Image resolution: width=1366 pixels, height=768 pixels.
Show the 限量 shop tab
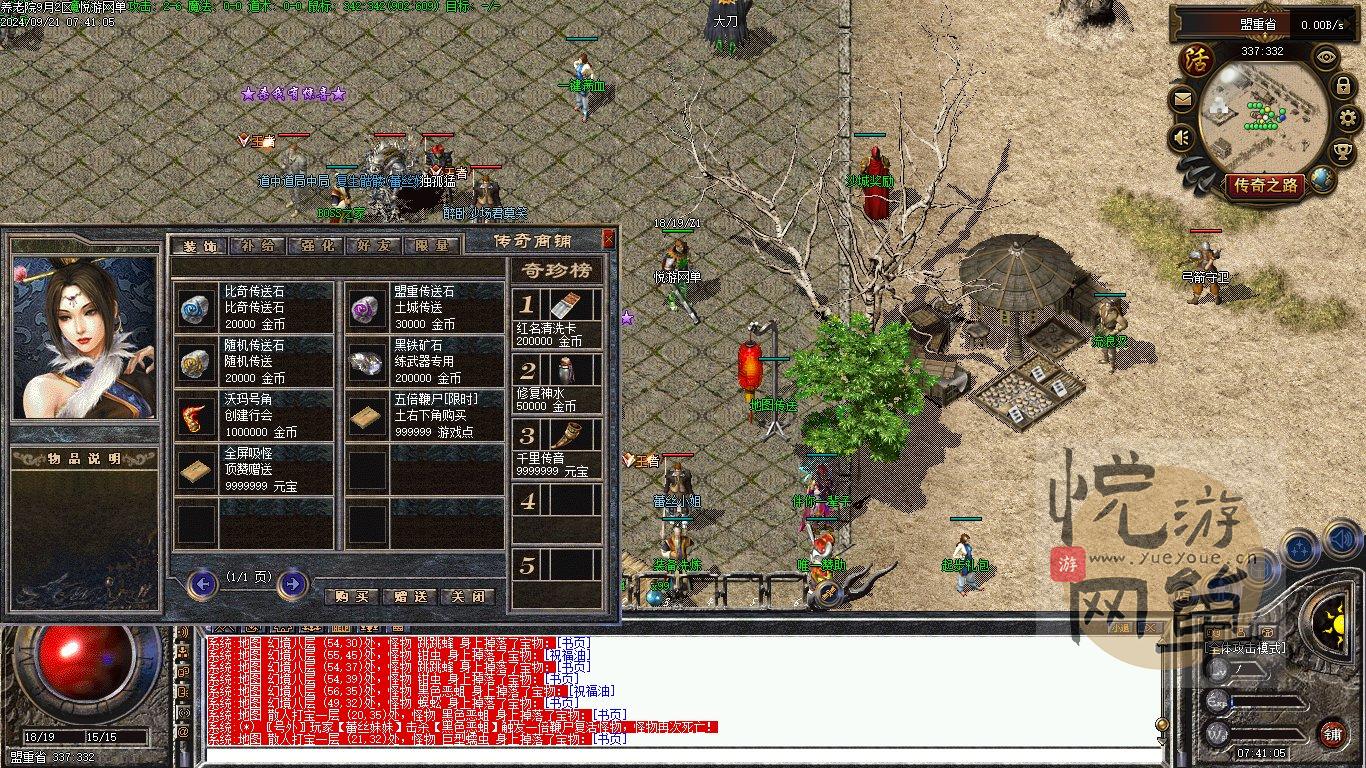[x=432, y=245]
